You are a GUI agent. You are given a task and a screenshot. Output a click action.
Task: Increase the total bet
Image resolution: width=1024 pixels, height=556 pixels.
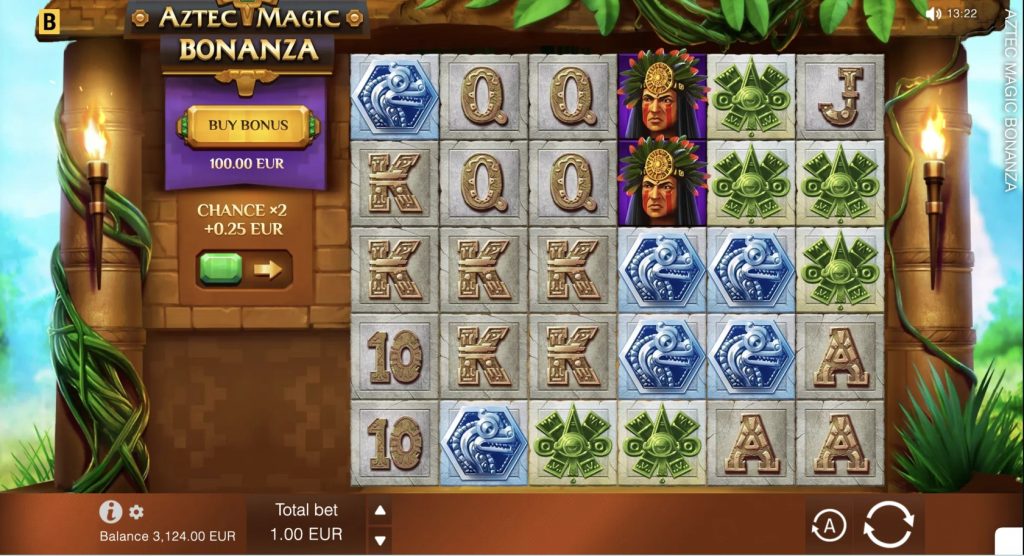click(x=380, y=511)
